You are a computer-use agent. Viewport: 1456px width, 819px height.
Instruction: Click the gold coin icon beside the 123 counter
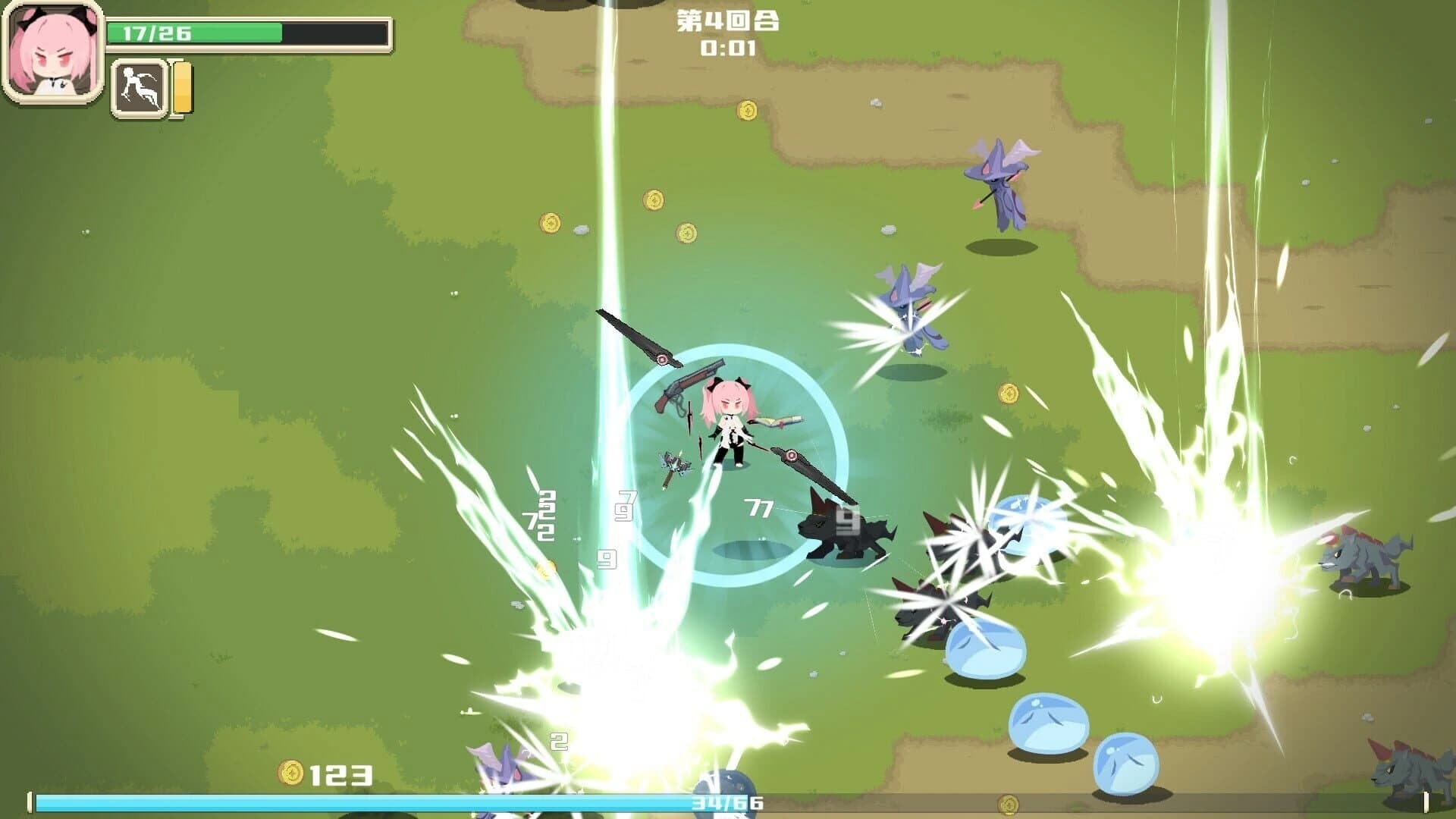tap(292, 775)
